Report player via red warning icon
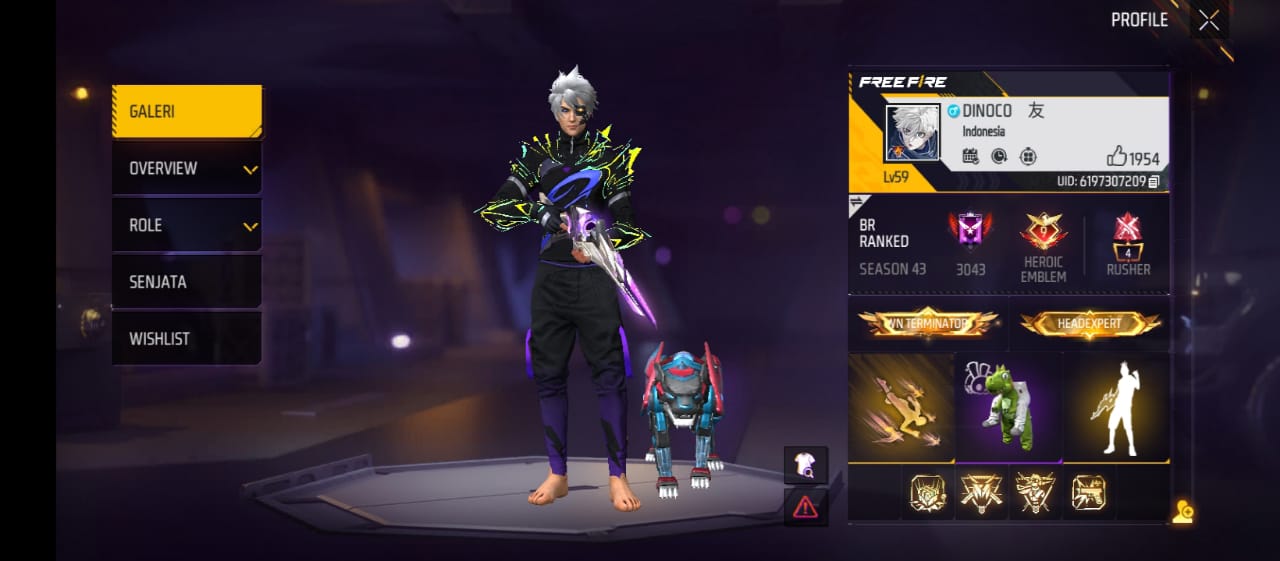Screen dimensions: 1280x561 click(805, 507)
